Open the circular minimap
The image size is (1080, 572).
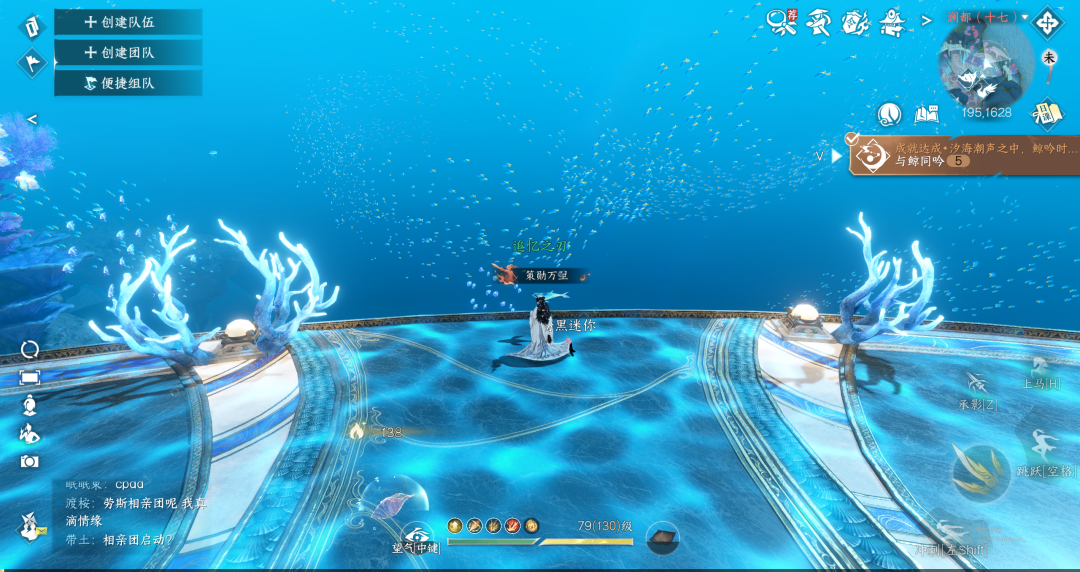pos(985,67)
